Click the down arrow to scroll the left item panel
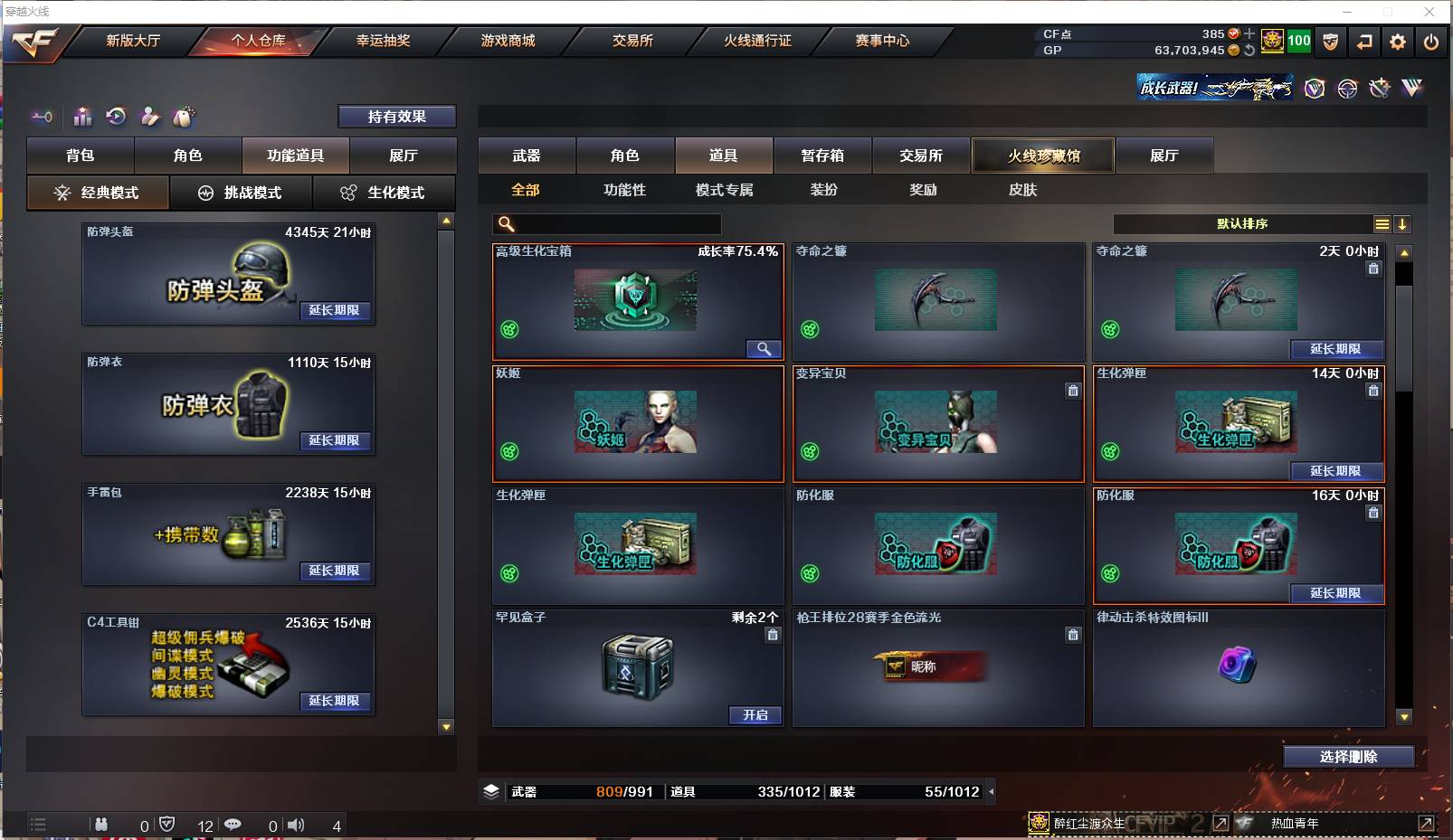 point(444,728)
